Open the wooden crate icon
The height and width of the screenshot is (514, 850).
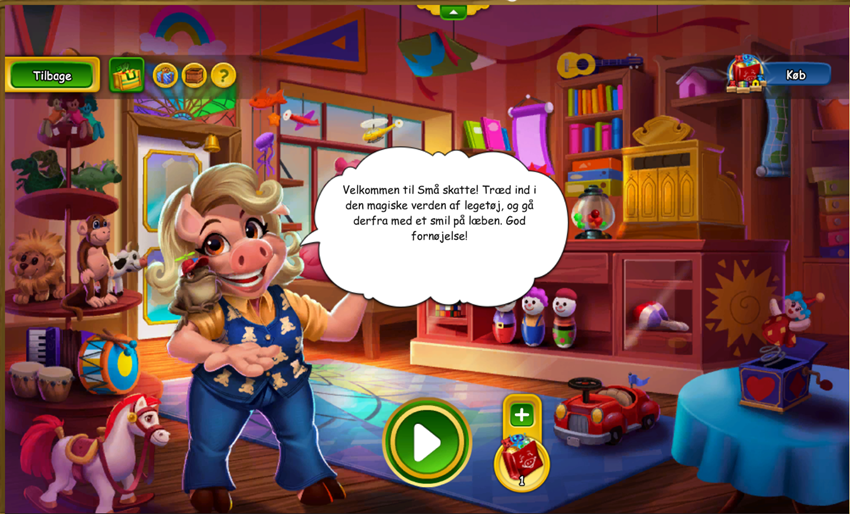pyautogui.click(x=193, y=75)
